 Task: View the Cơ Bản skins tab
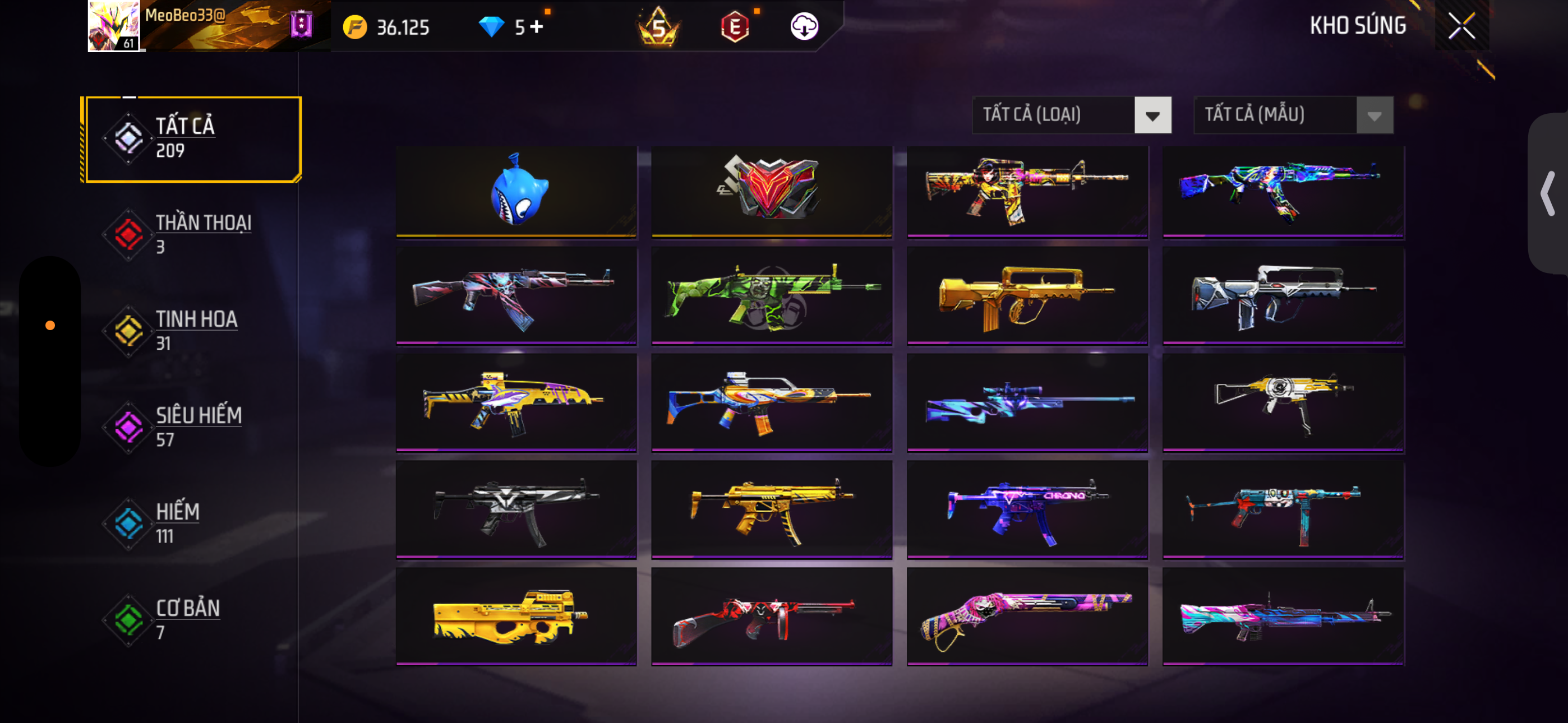click(x=192, y=619)
